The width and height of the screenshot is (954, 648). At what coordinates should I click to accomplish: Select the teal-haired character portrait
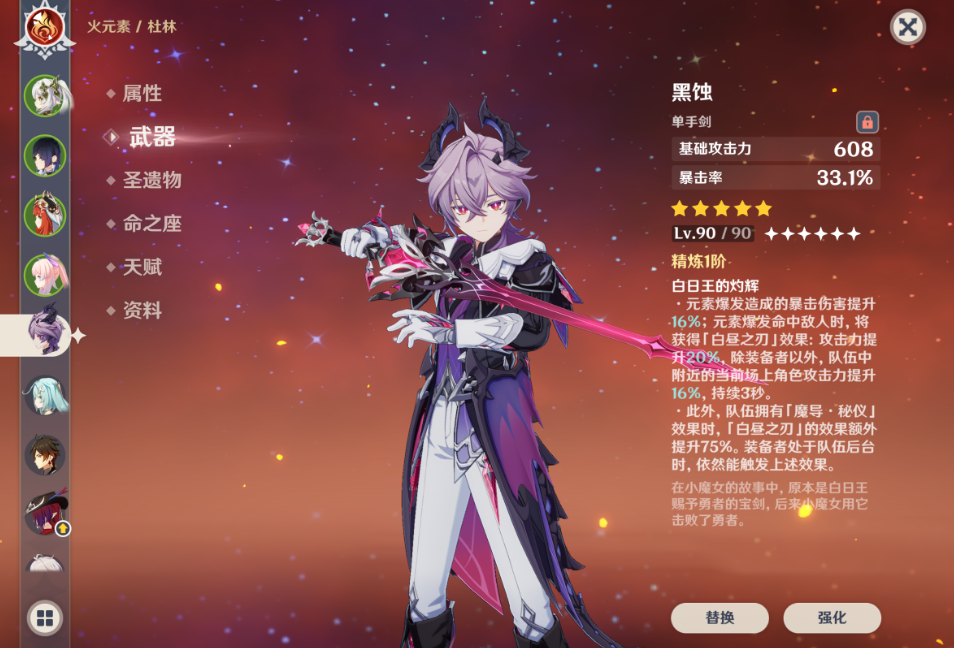tap(45, 395)
